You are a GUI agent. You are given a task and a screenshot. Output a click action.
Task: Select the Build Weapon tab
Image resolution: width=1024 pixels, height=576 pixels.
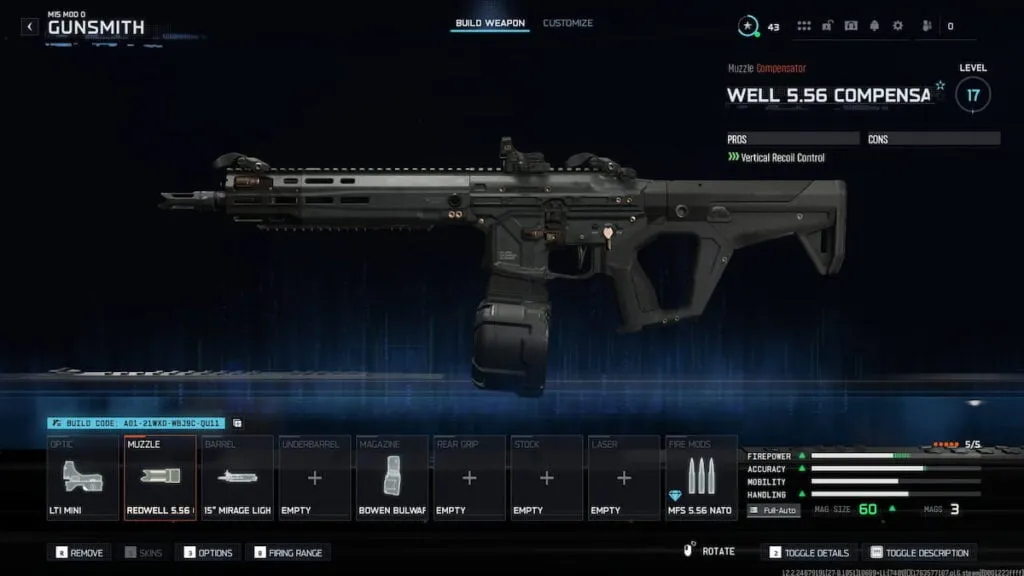click(x=490, y=23)
